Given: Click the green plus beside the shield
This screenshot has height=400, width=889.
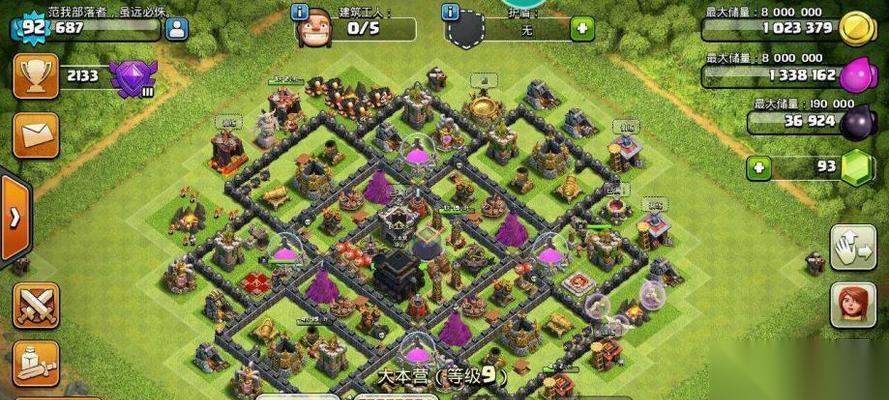Looking at the screenshot, I should tap(581, 28).
